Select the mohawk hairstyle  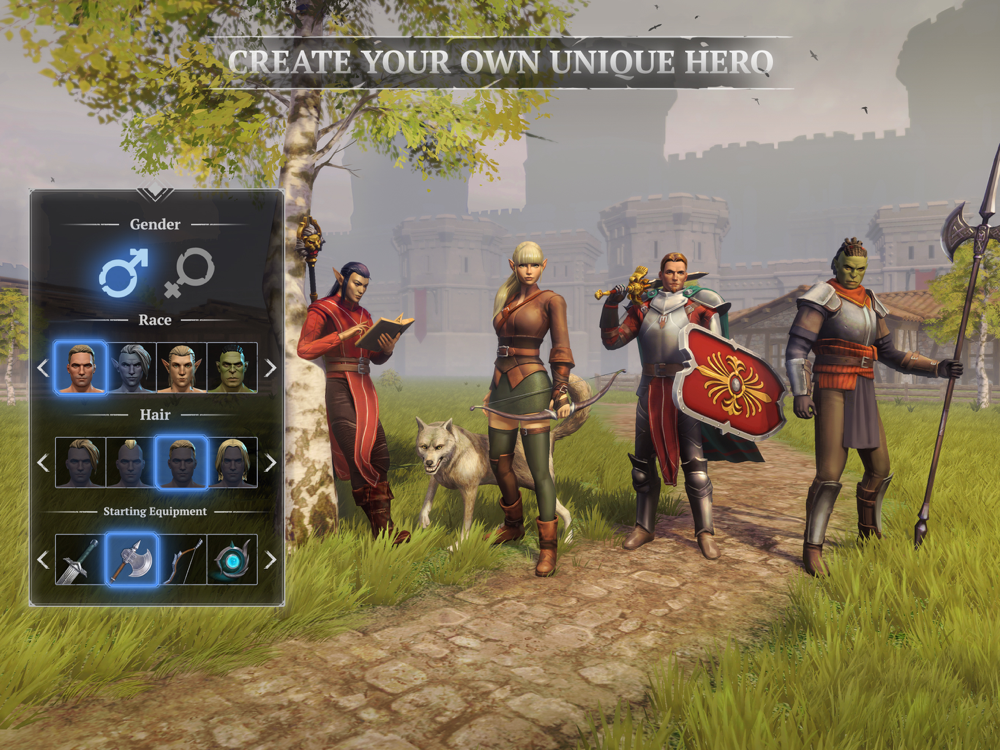[131, 462]
